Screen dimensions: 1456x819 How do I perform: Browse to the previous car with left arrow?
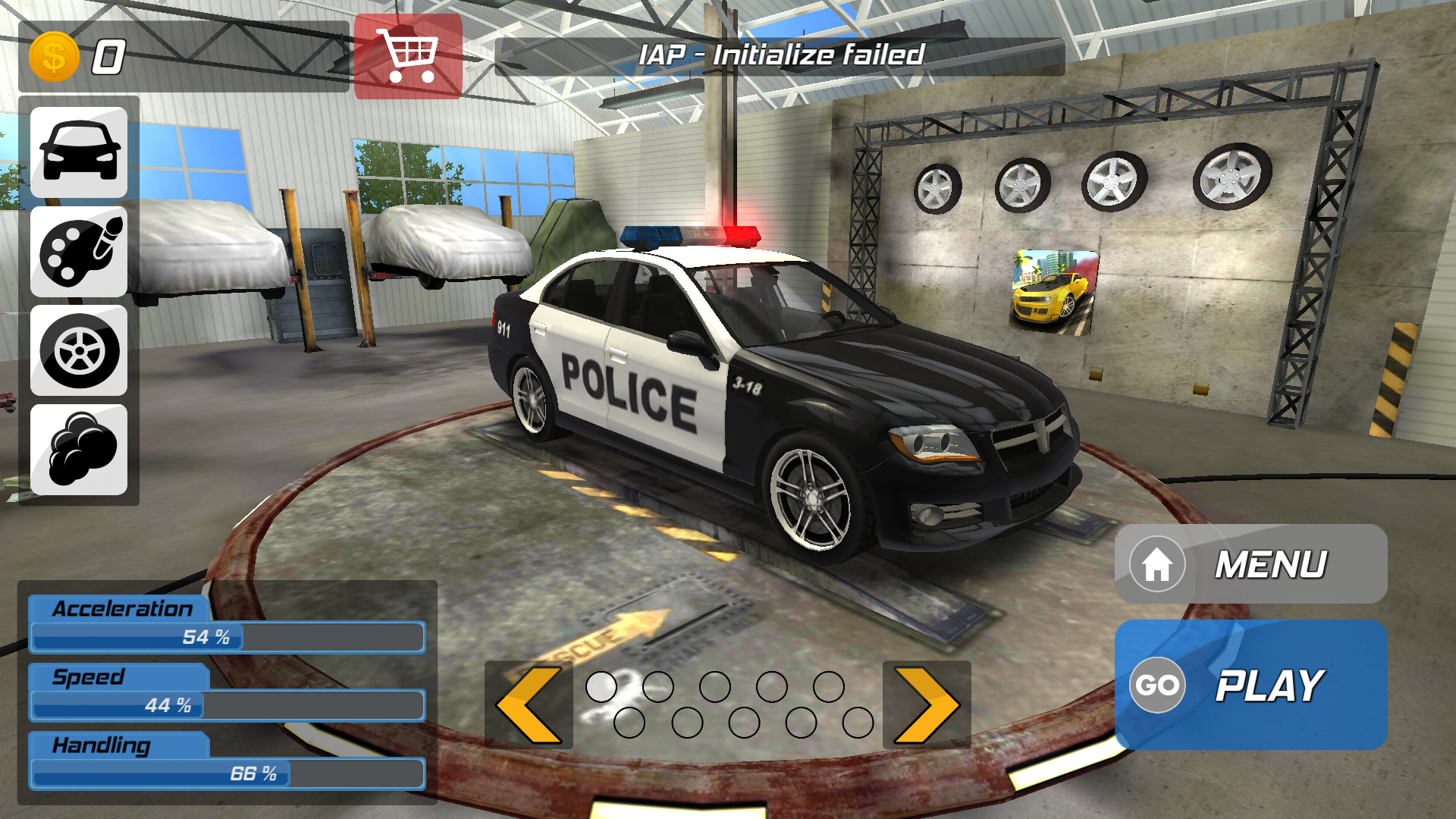(x=529, y=704)
